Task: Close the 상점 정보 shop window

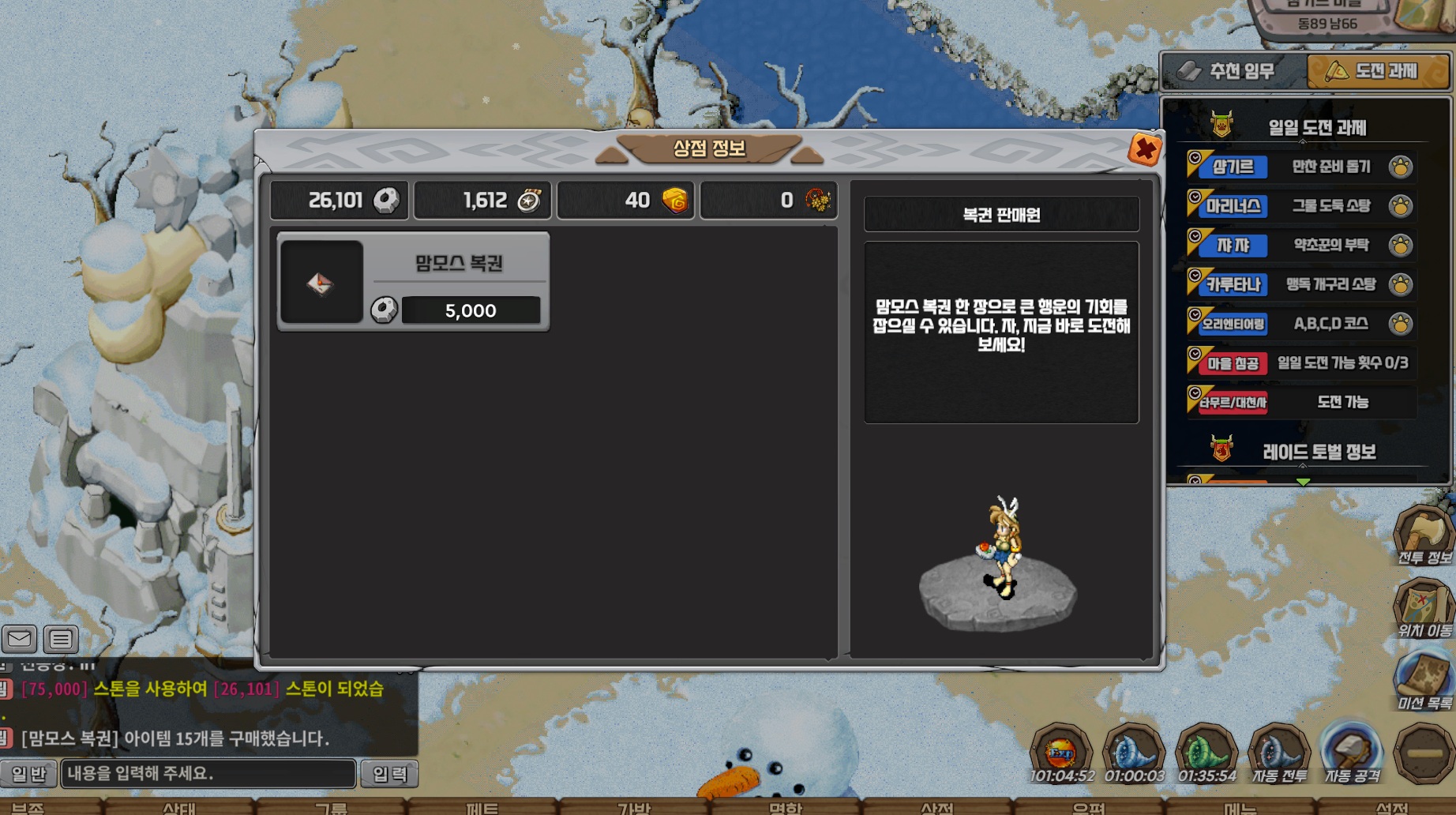Action: 1144,148
